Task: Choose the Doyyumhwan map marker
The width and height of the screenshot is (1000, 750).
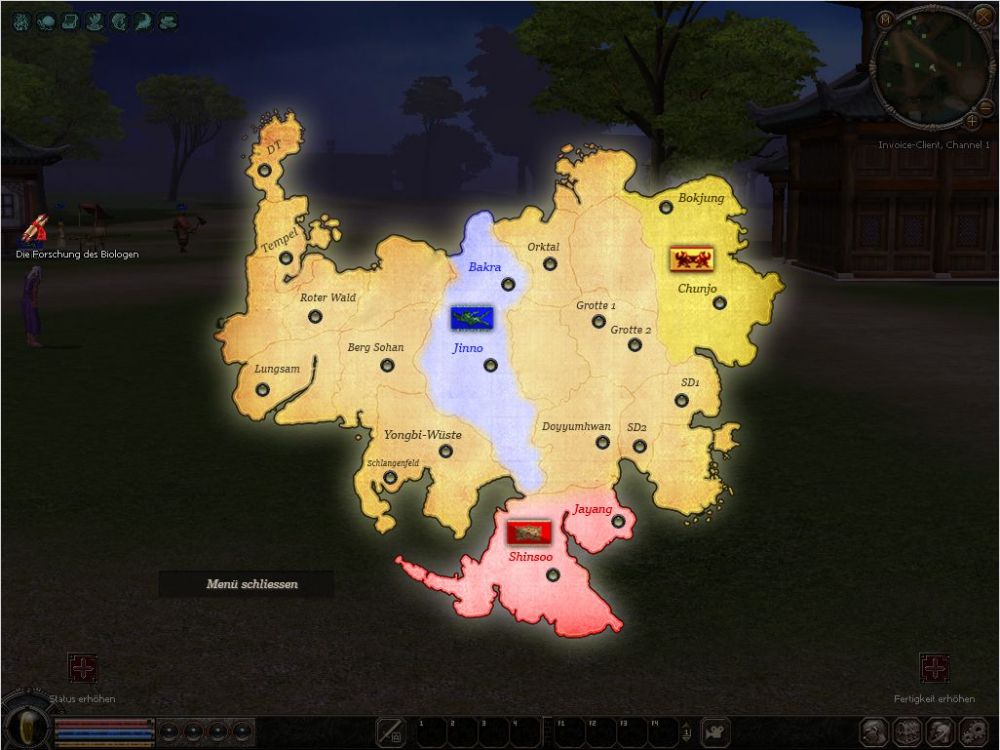Action: pyautogui.click(x=602, y=442)
